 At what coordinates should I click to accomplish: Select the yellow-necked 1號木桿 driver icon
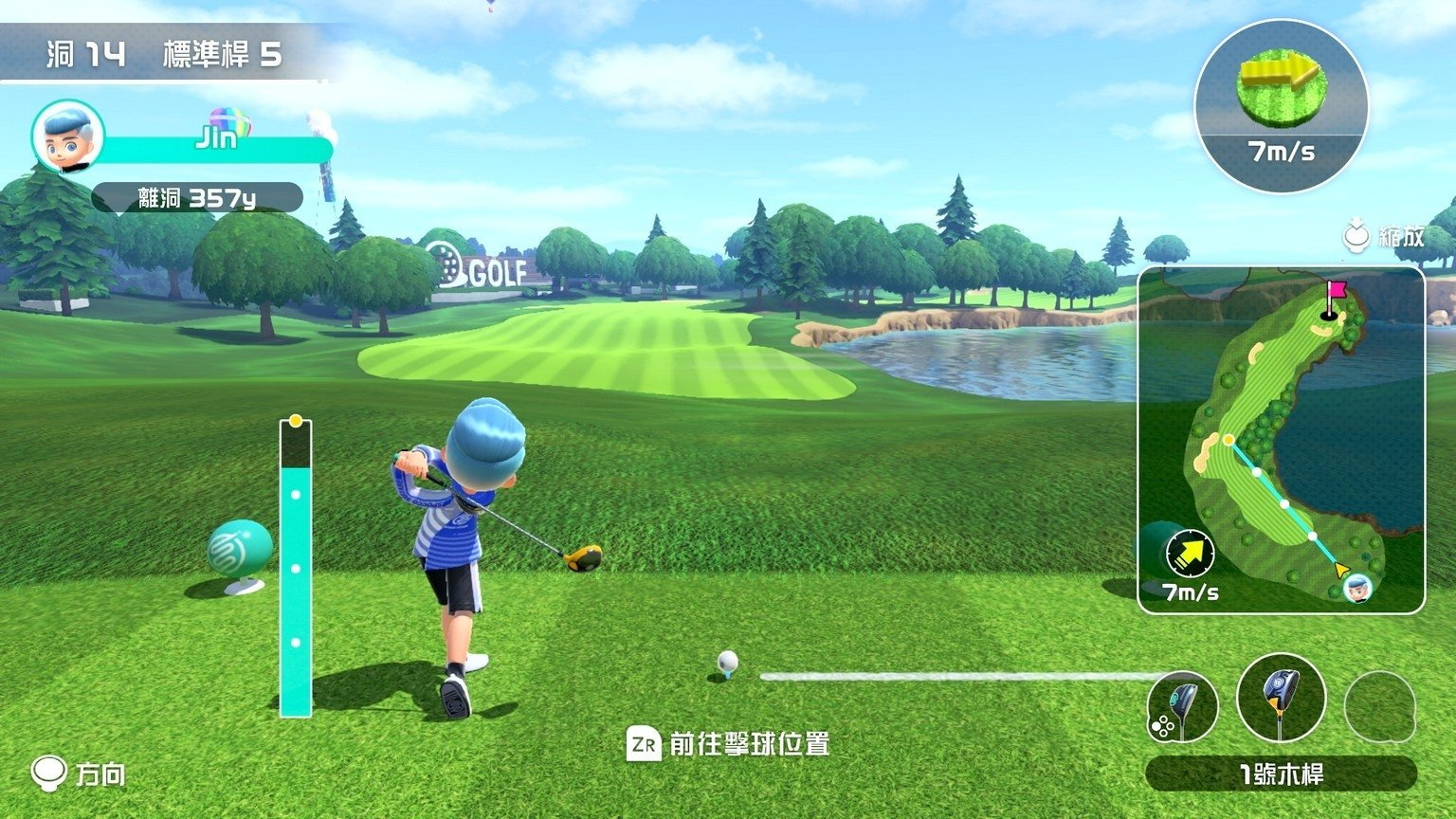(x=1281, y=699)
